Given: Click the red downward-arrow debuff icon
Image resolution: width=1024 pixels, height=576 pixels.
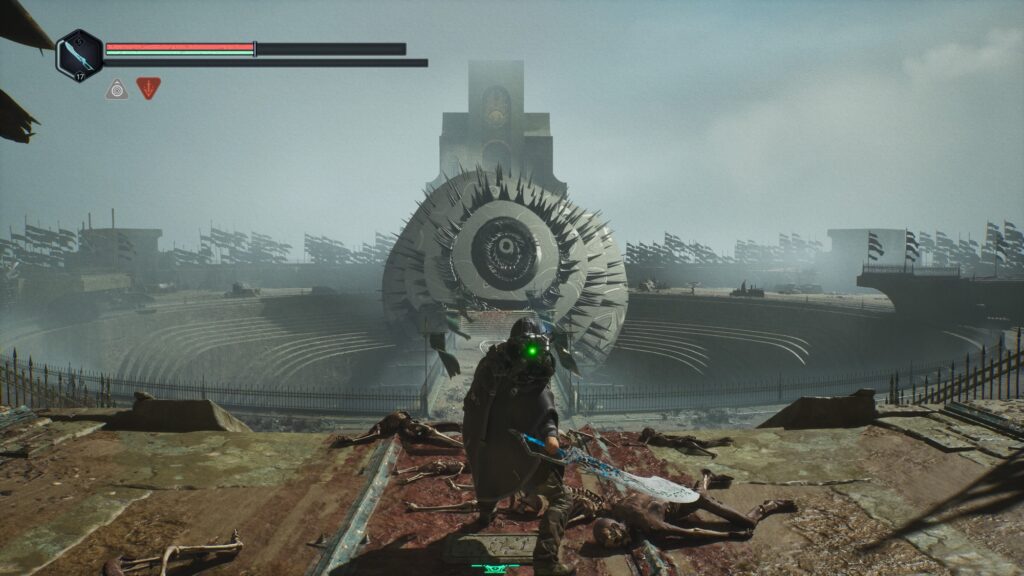Looking at the screenshot, I should 149,88.
